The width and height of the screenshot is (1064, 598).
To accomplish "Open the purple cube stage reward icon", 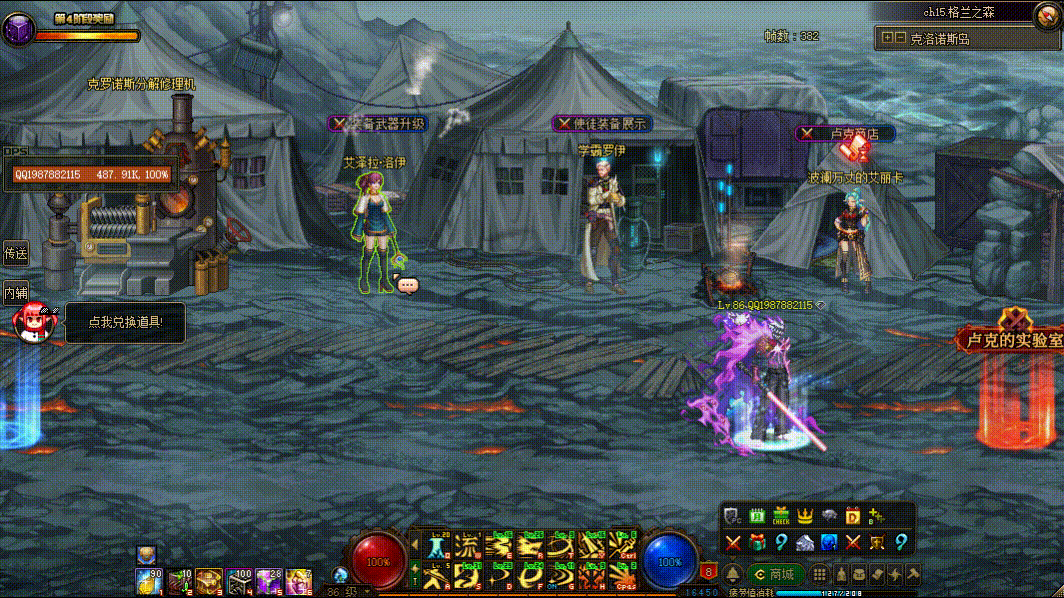I will pyautogui.click(x=17, y=29).
